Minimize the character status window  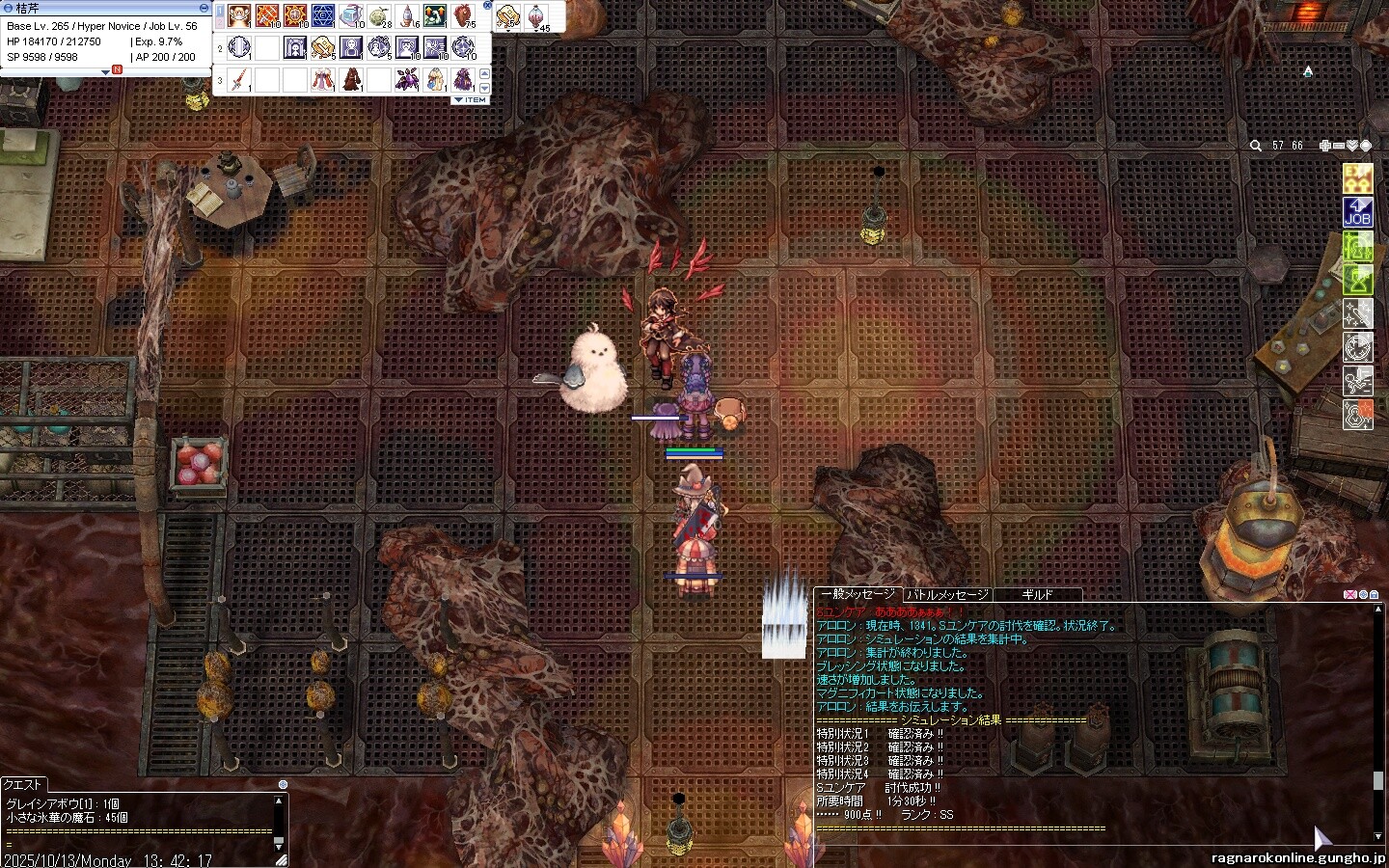pos(204,8)
